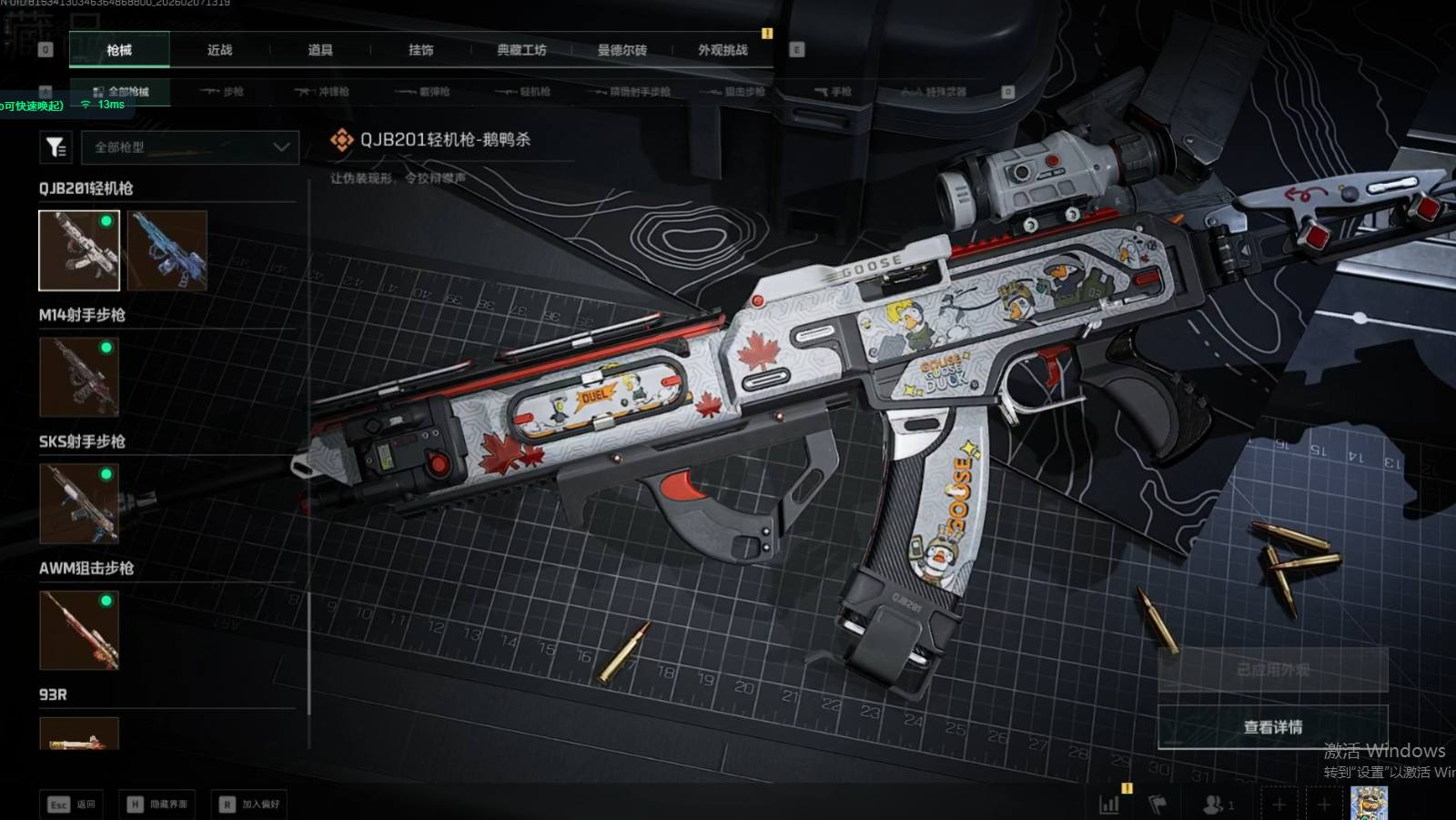This screenshot has width=1456, height=820.
Task: Filter by 轻机枪 light machine gun category
Action: (524, 92)
